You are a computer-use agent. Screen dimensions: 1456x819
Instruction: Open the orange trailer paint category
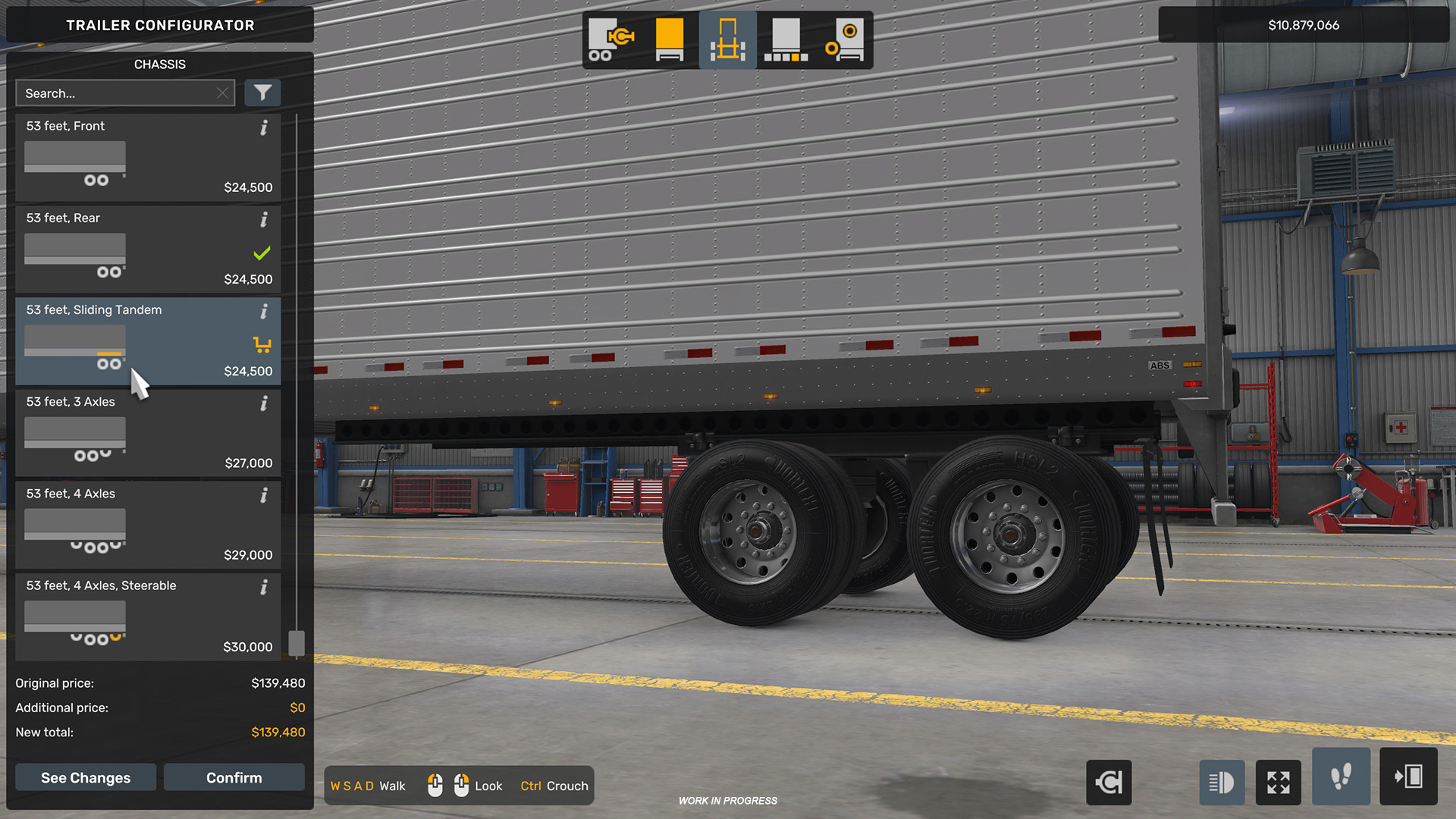(670, 40)
